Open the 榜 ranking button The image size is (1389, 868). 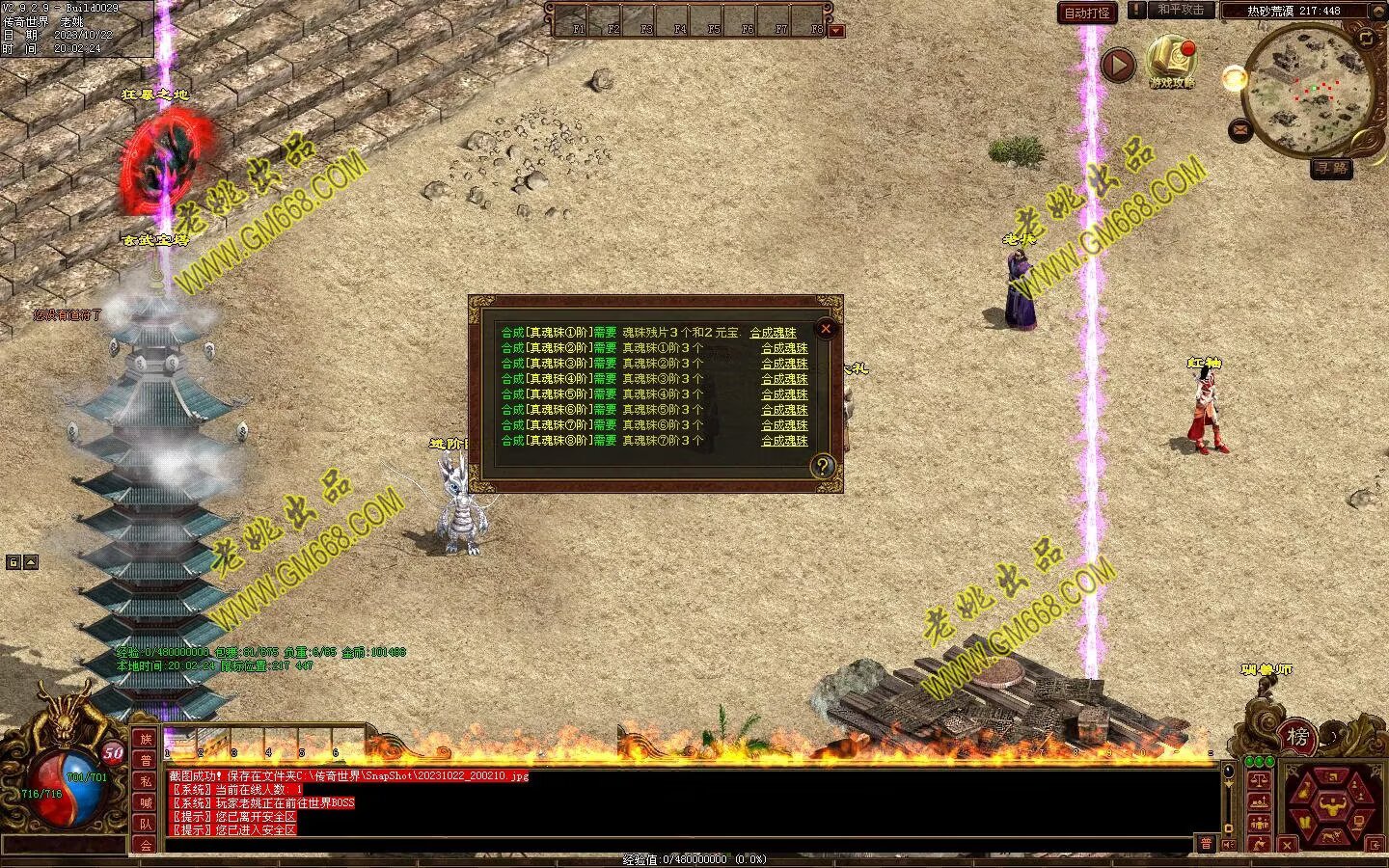tap(1298, 738)
